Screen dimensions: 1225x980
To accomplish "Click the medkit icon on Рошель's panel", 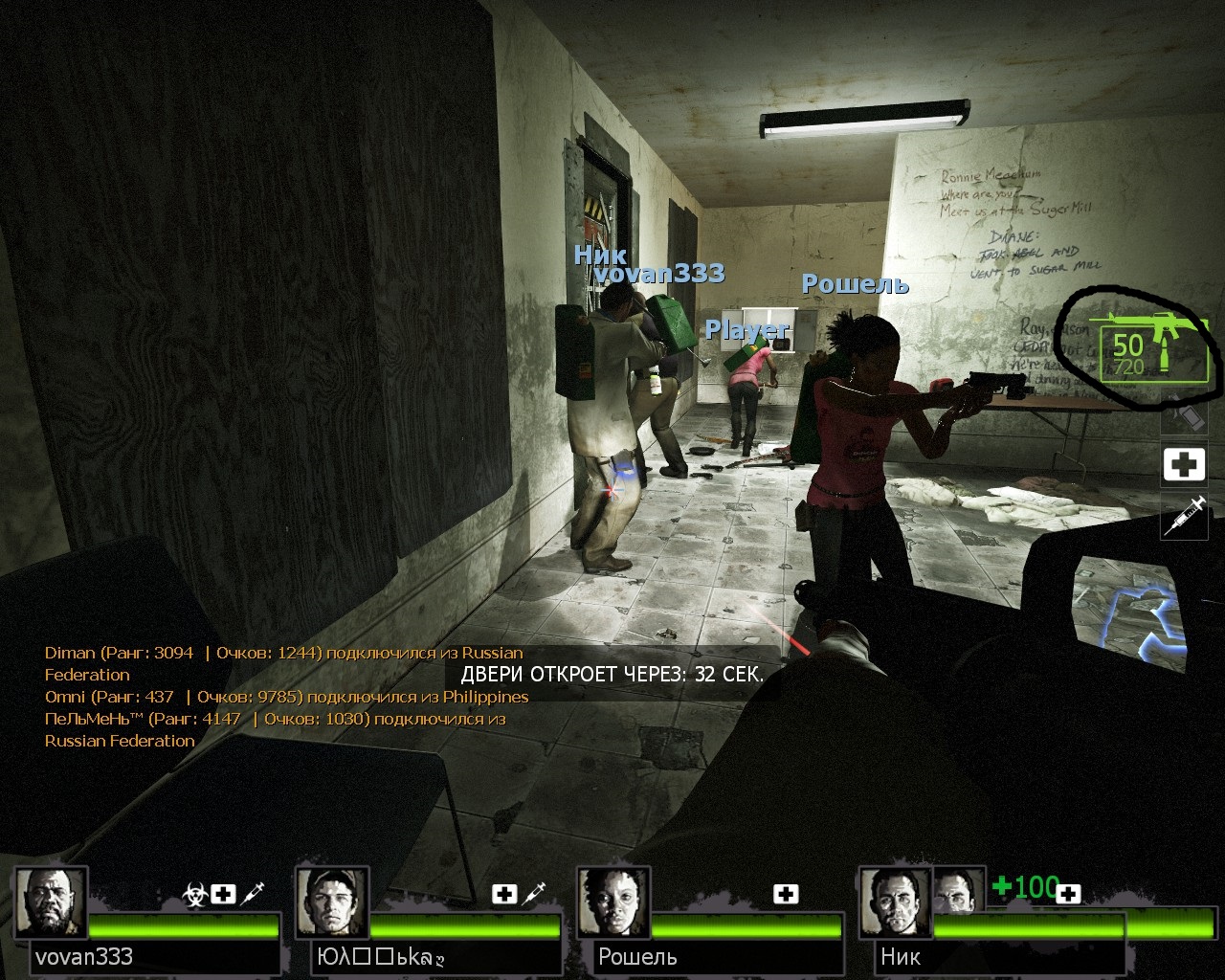I will (786, 894).
